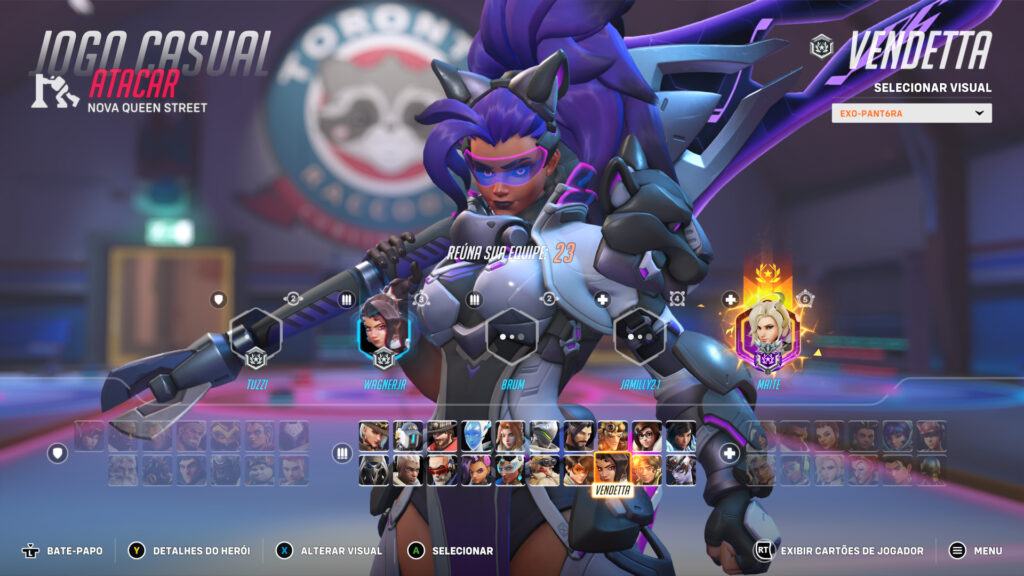Viewport: 1024px width, 576px height.
Task: Select Jamilly21's pending hero slot
Action: [x=640, y=335]
